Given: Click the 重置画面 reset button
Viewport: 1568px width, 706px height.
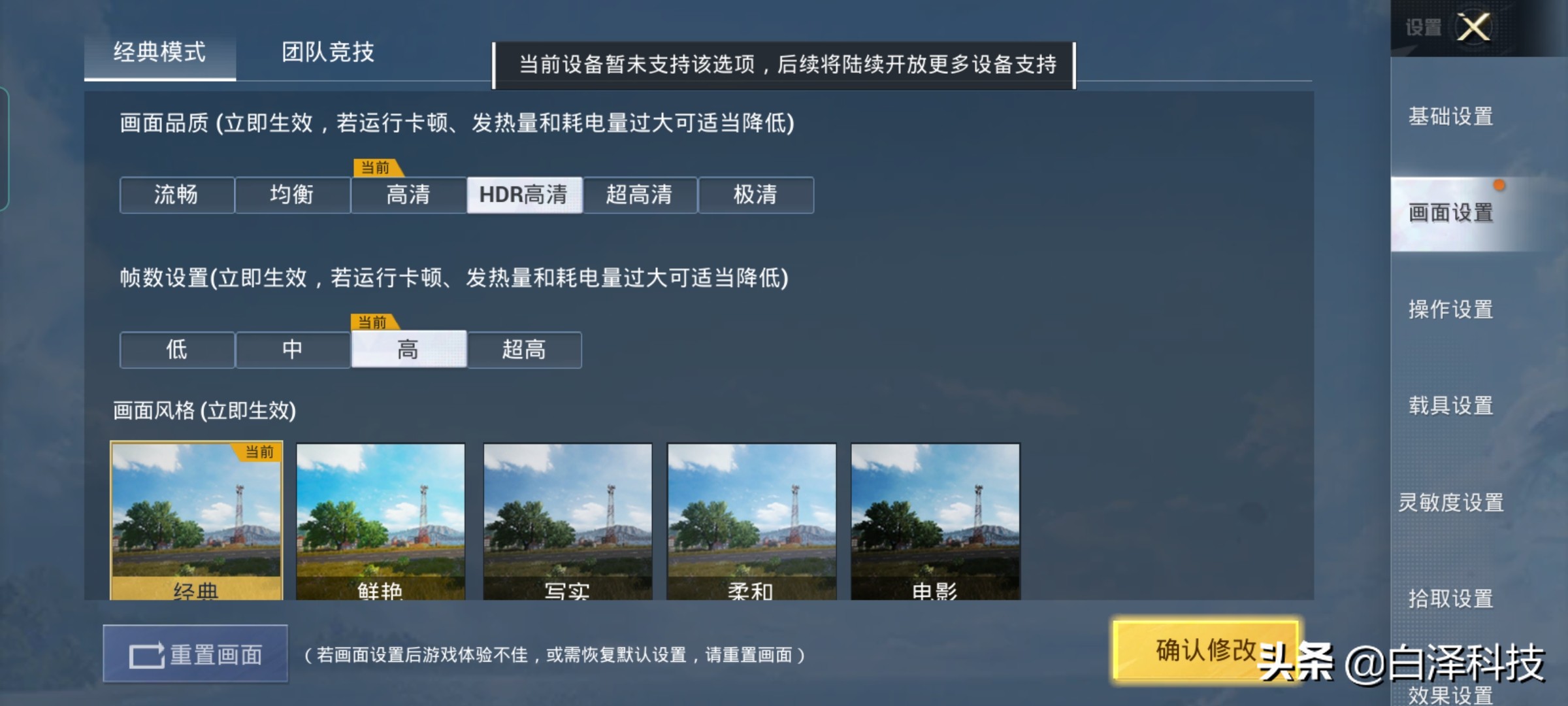Looking at the screenshot, I should point(196,654).
